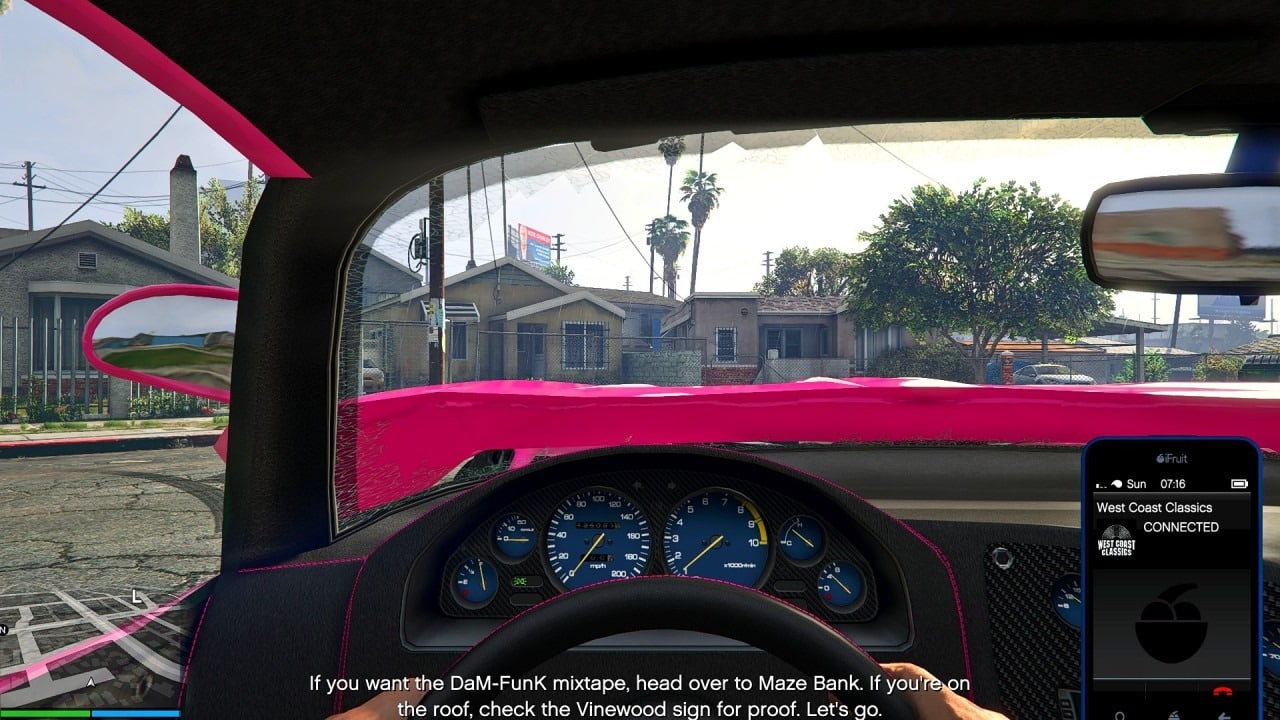The width and height of the screenshot is (1280, 720).
Task: Select the West Coast Classics station logo
Action: click(x=1115, y=541)
